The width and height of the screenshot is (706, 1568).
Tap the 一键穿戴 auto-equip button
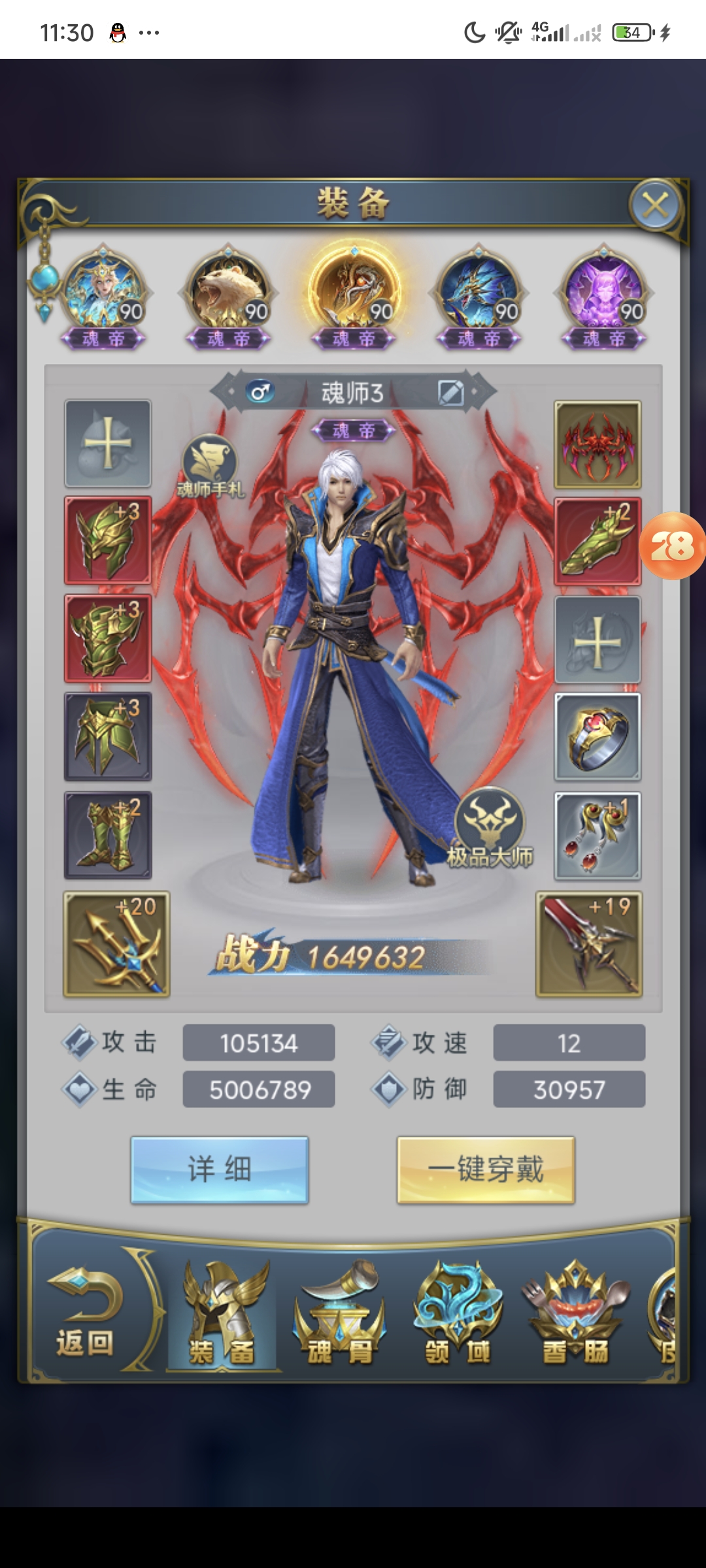pyautogui.click(x=486, y=1169)
